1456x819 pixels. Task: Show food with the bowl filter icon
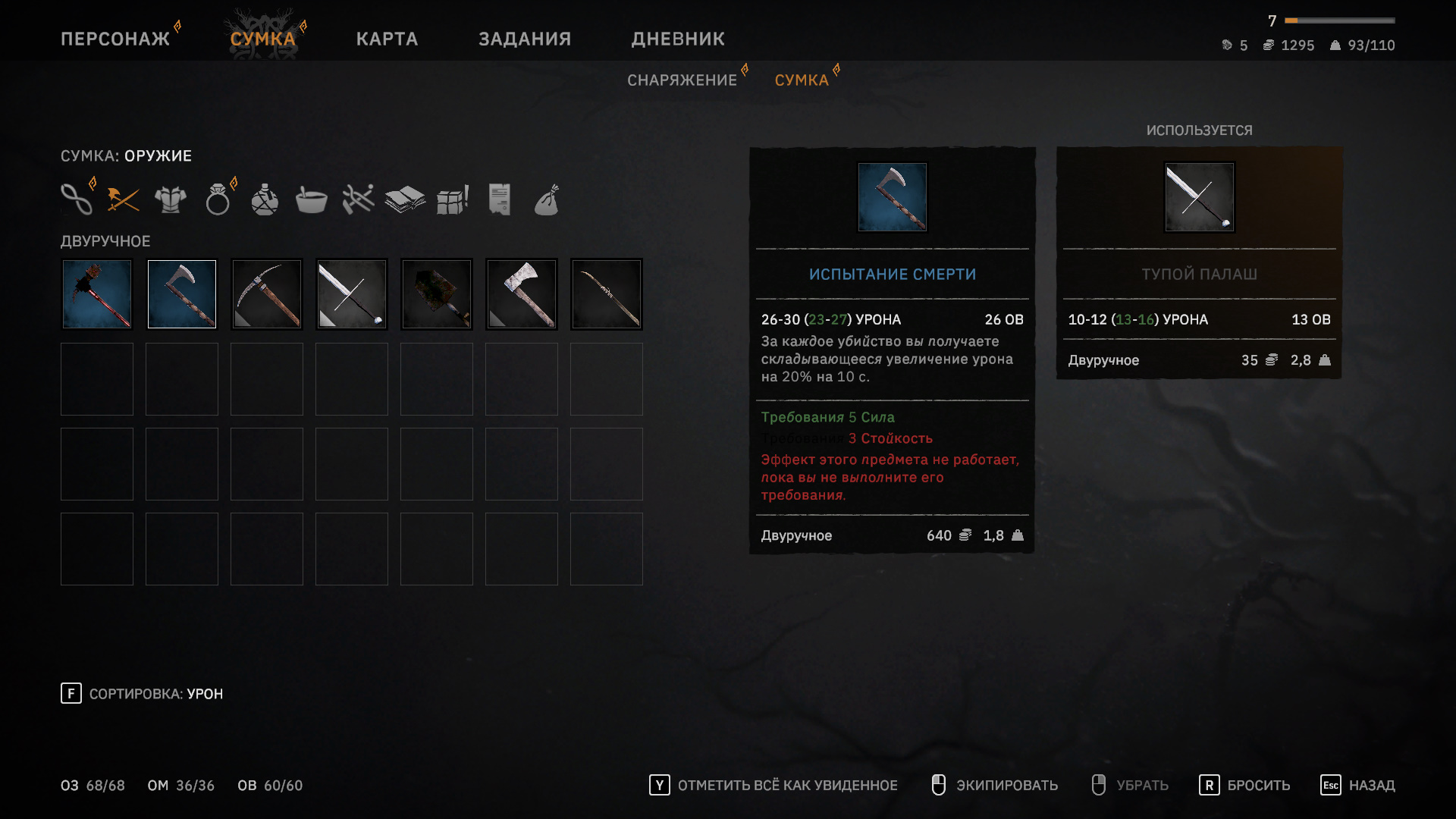point(311,200)
